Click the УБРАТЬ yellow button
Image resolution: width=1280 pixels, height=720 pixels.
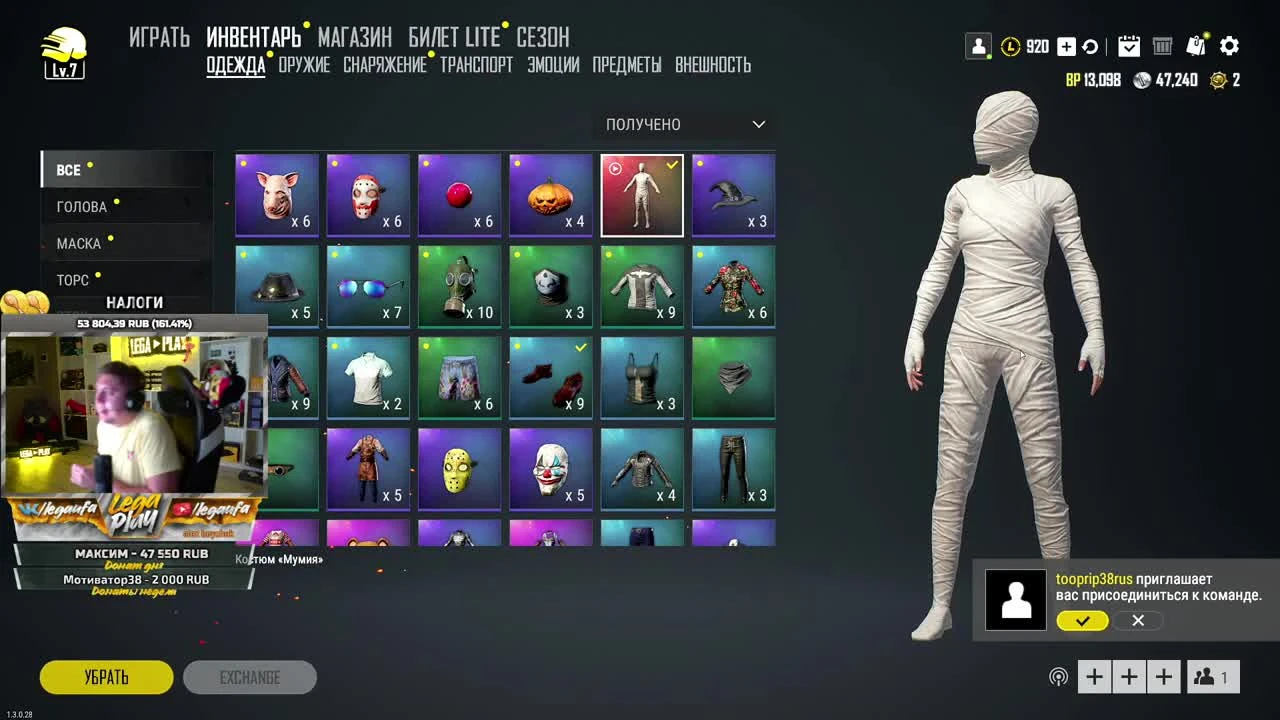pos(105,676)
